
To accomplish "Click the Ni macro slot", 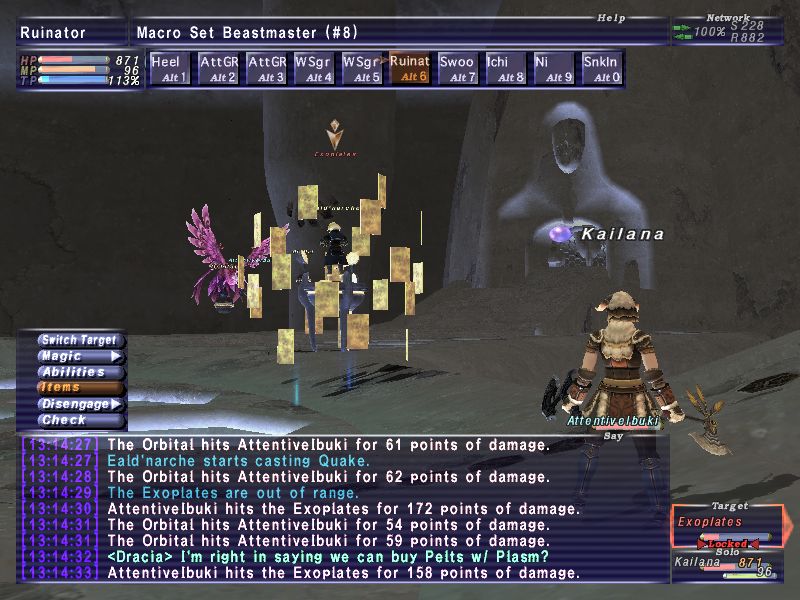I will 554,68.
